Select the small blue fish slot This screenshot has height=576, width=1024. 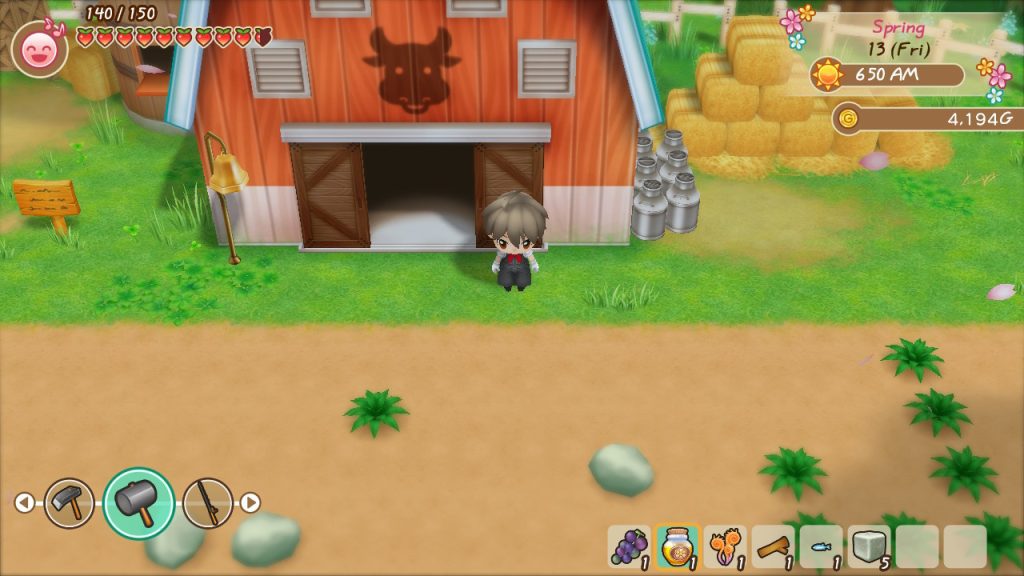point(821,547)
